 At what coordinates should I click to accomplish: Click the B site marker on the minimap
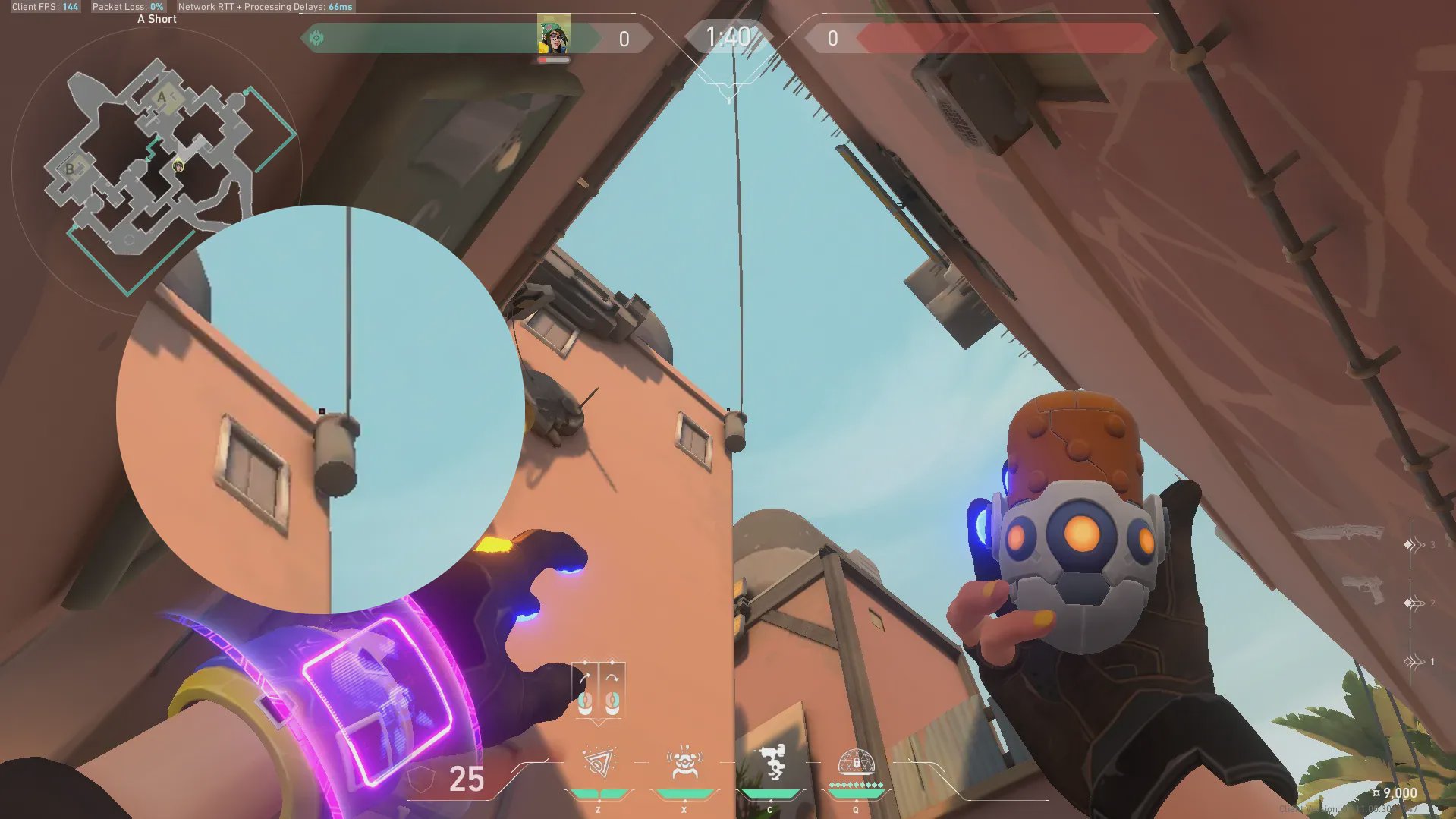point(70,169)
